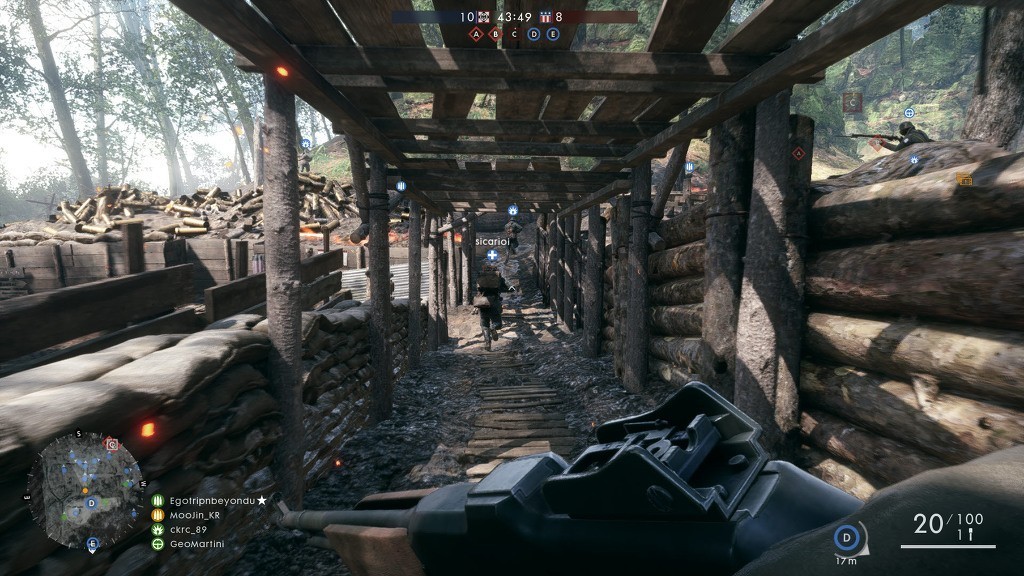Viewport: 1024px width, 576px height.
Task: Select objective E flag in top bar
Action: [x=551, y=34]
